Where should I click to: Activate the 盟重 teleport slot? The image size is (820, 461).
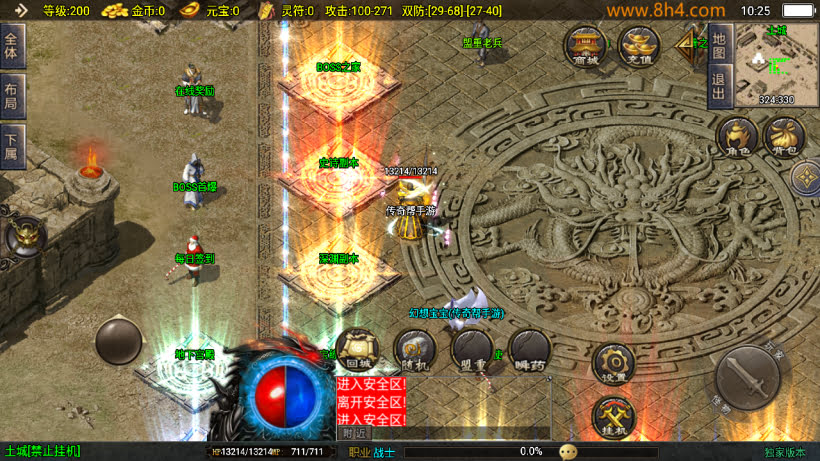pyautogui.click(x=471, y=350)
